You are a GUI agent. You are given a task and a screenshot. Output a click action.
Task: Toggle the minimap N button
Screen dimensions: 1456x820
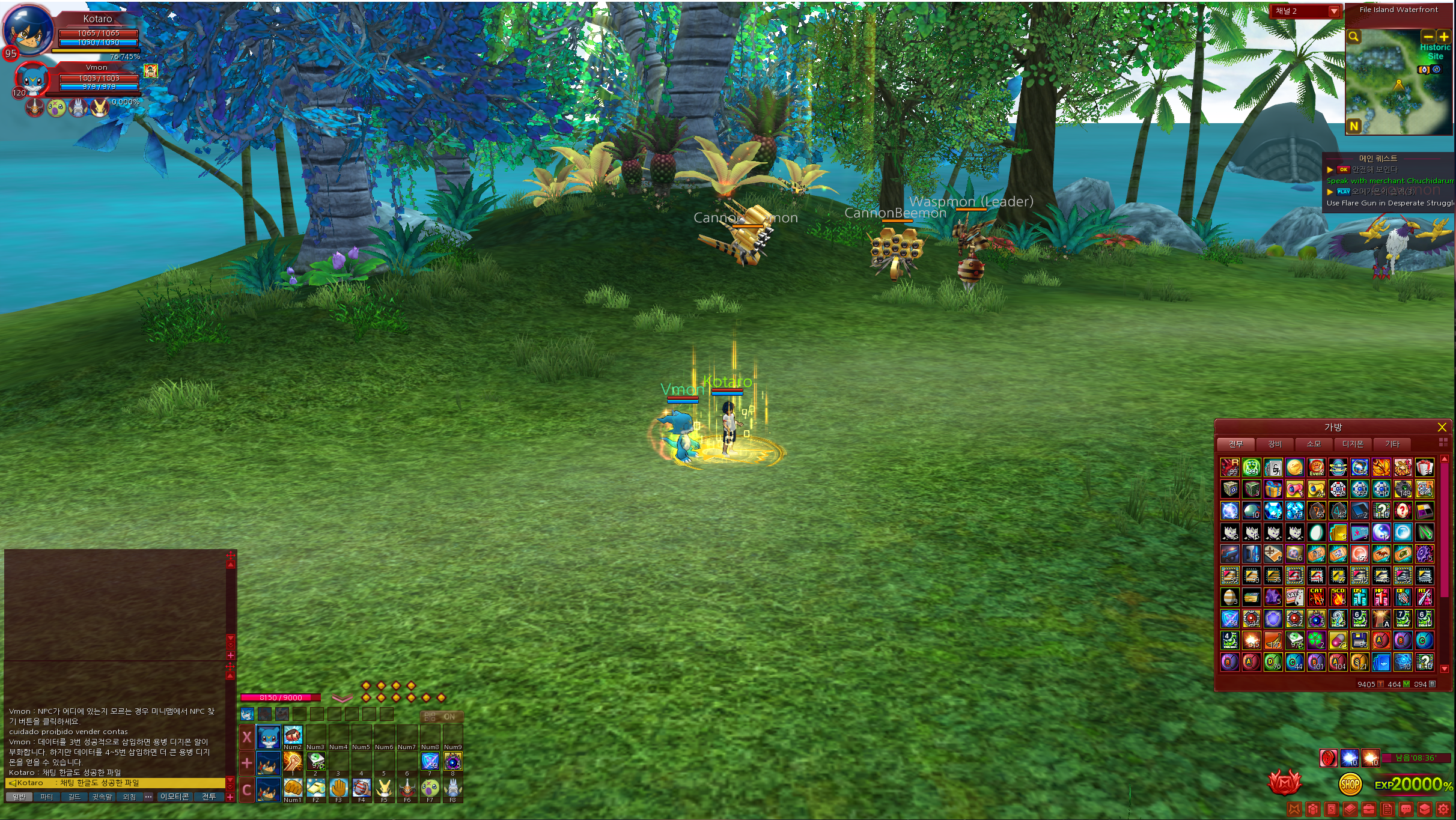pos(1354,126)
